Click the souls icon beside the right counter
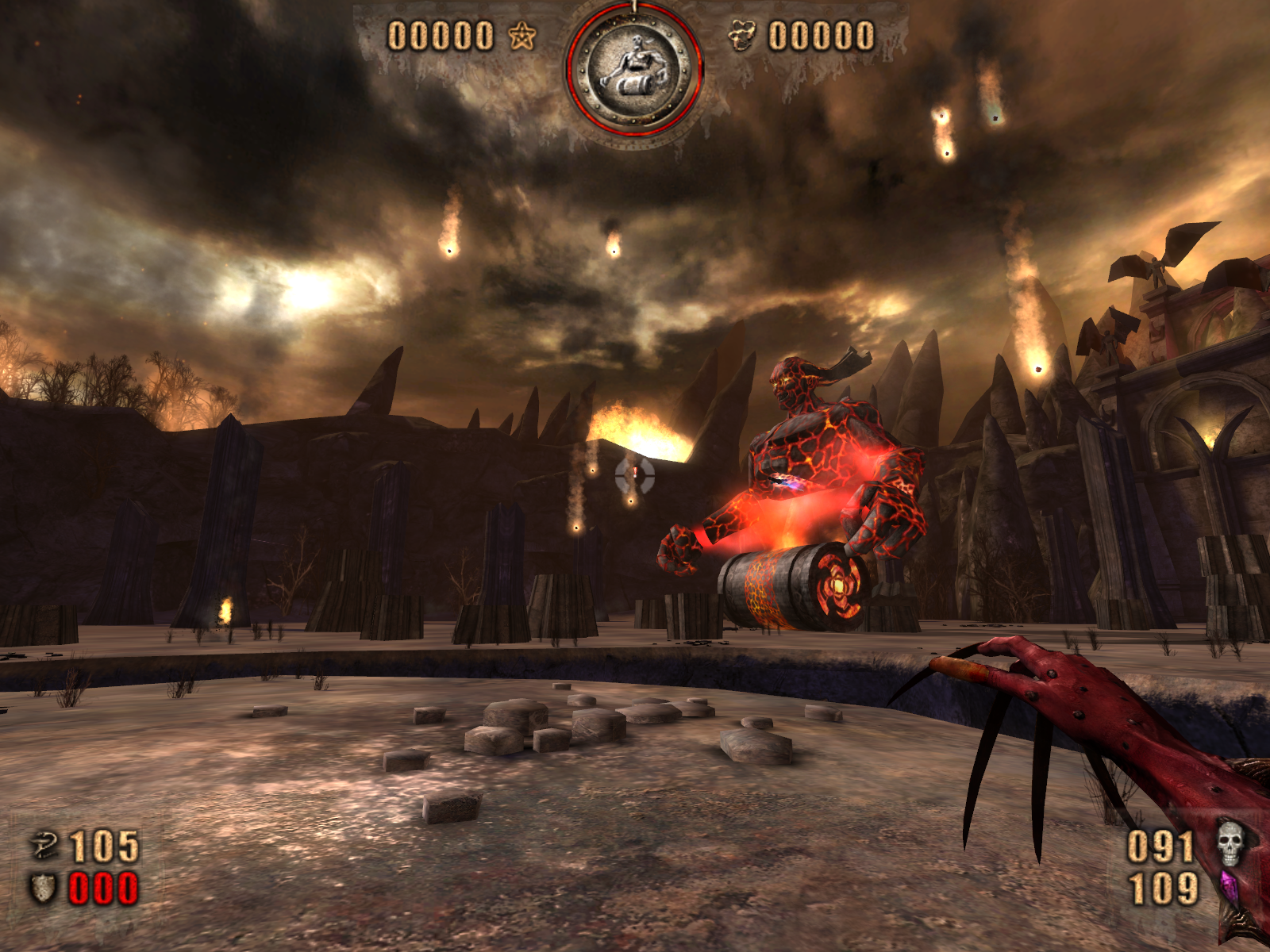The image size is (1270, 952). (x=741, y=36)
